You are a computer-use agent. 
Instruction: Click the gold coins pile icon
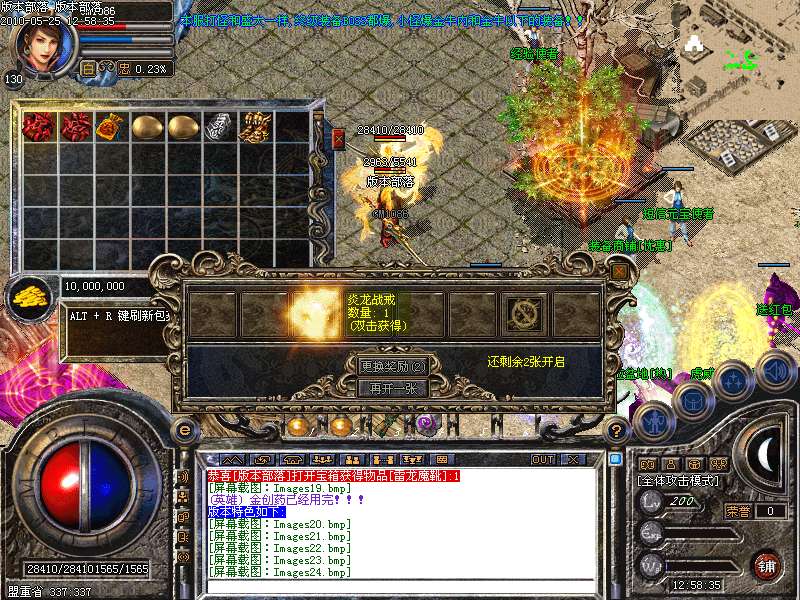point(31,296)
